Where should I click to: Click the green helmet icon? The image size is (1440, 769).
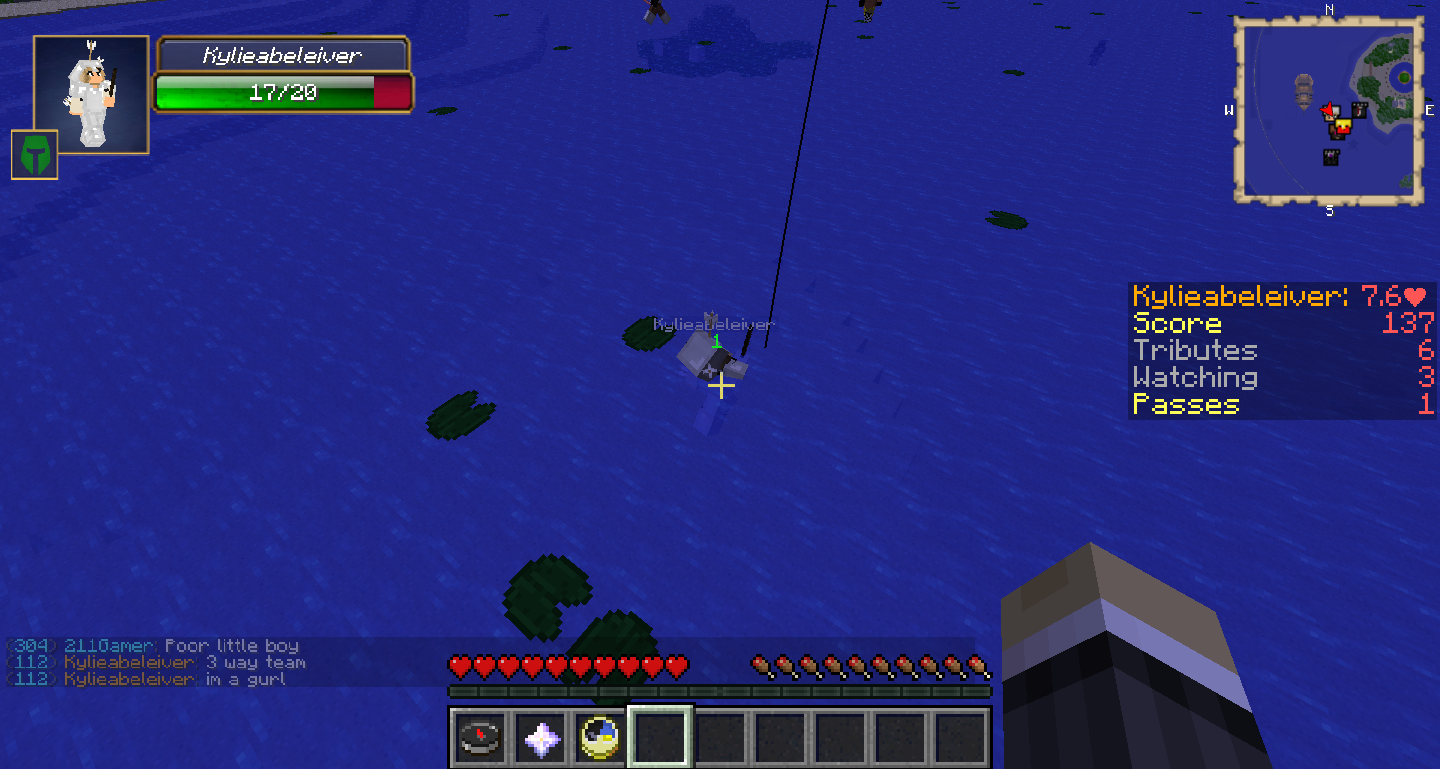click(34, 155)
